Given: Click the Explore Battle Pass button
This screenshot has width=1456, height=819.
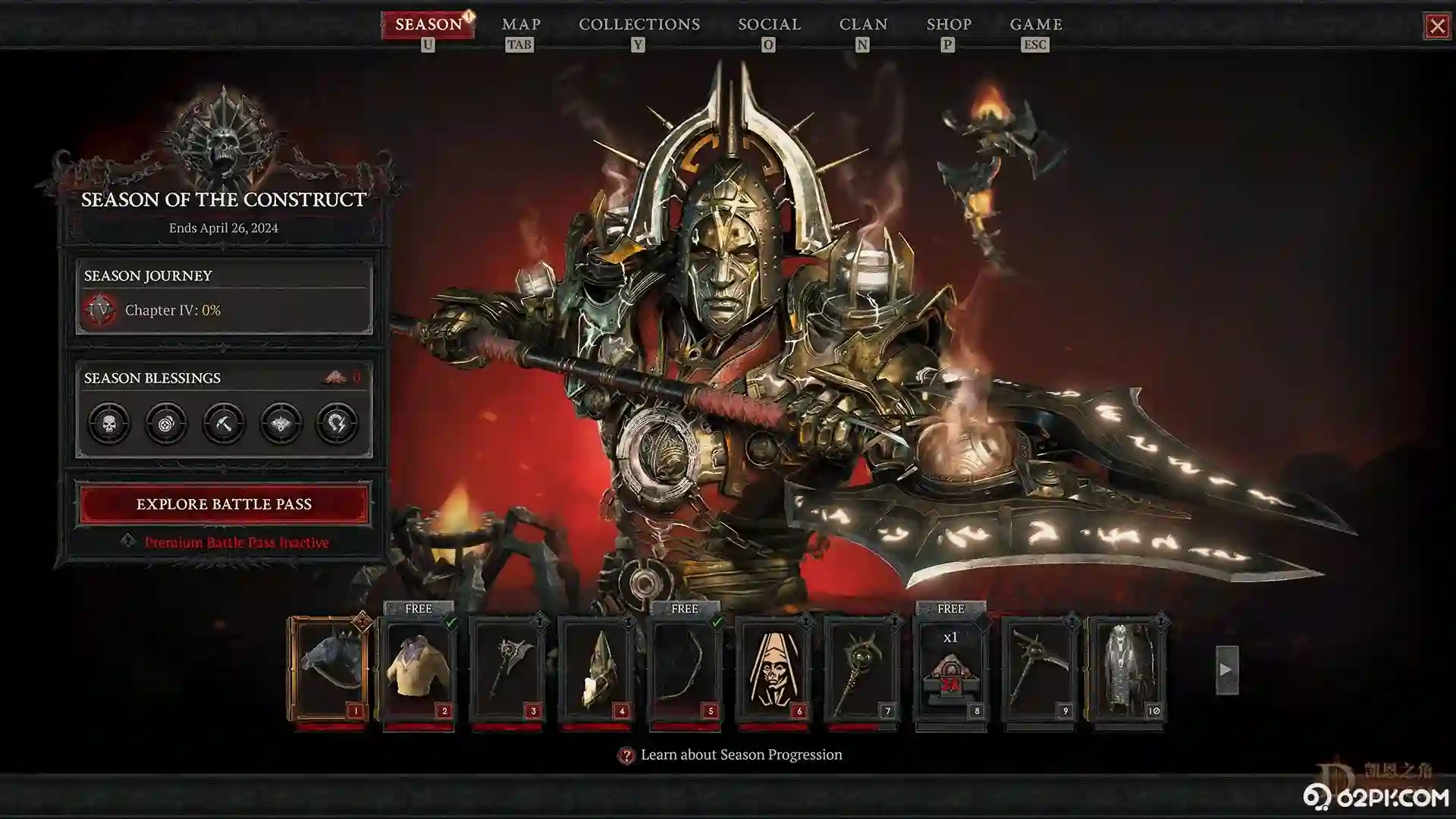Looking at the screenshot, I should [x=224, y=504].
